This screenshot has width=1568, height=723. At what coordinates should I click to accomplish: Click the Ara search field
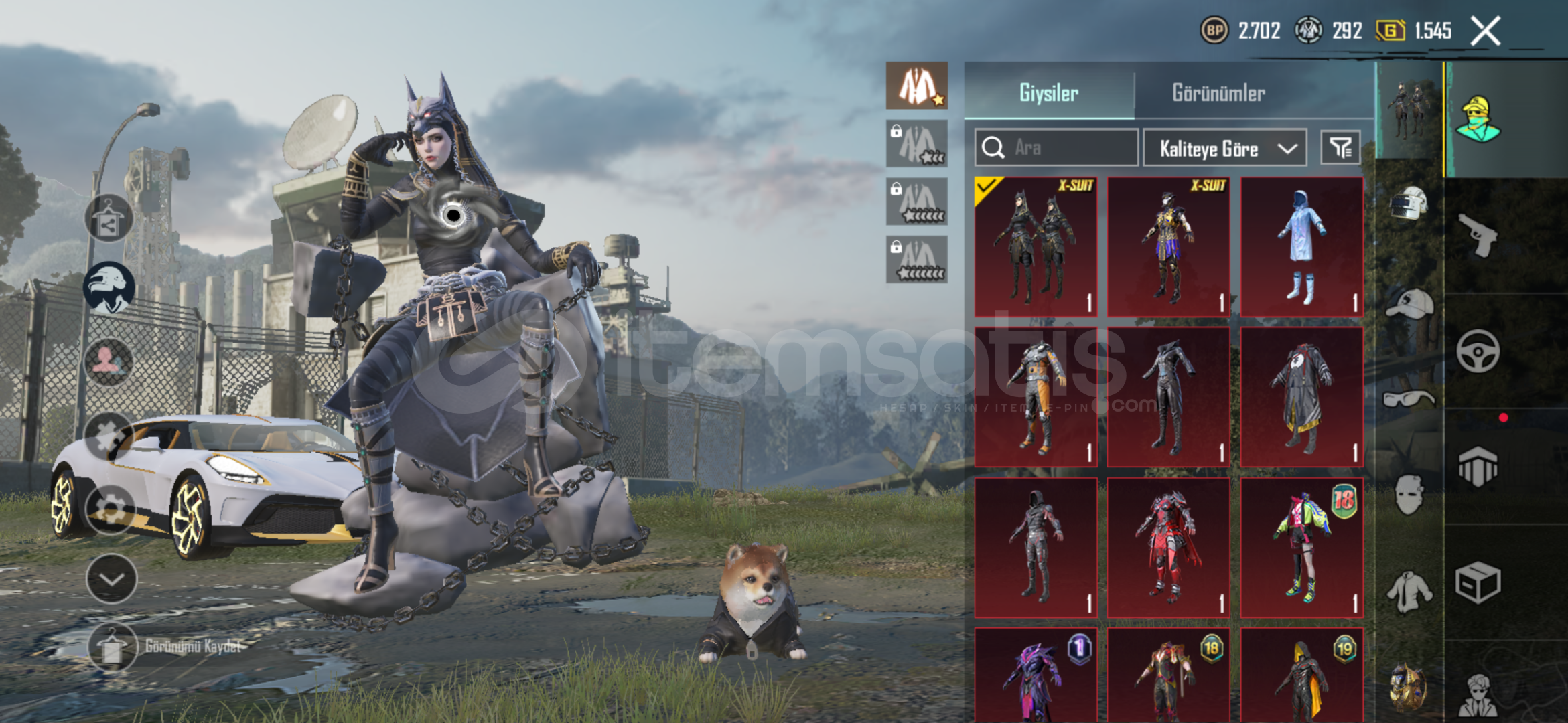click(x=1056, y=147)
